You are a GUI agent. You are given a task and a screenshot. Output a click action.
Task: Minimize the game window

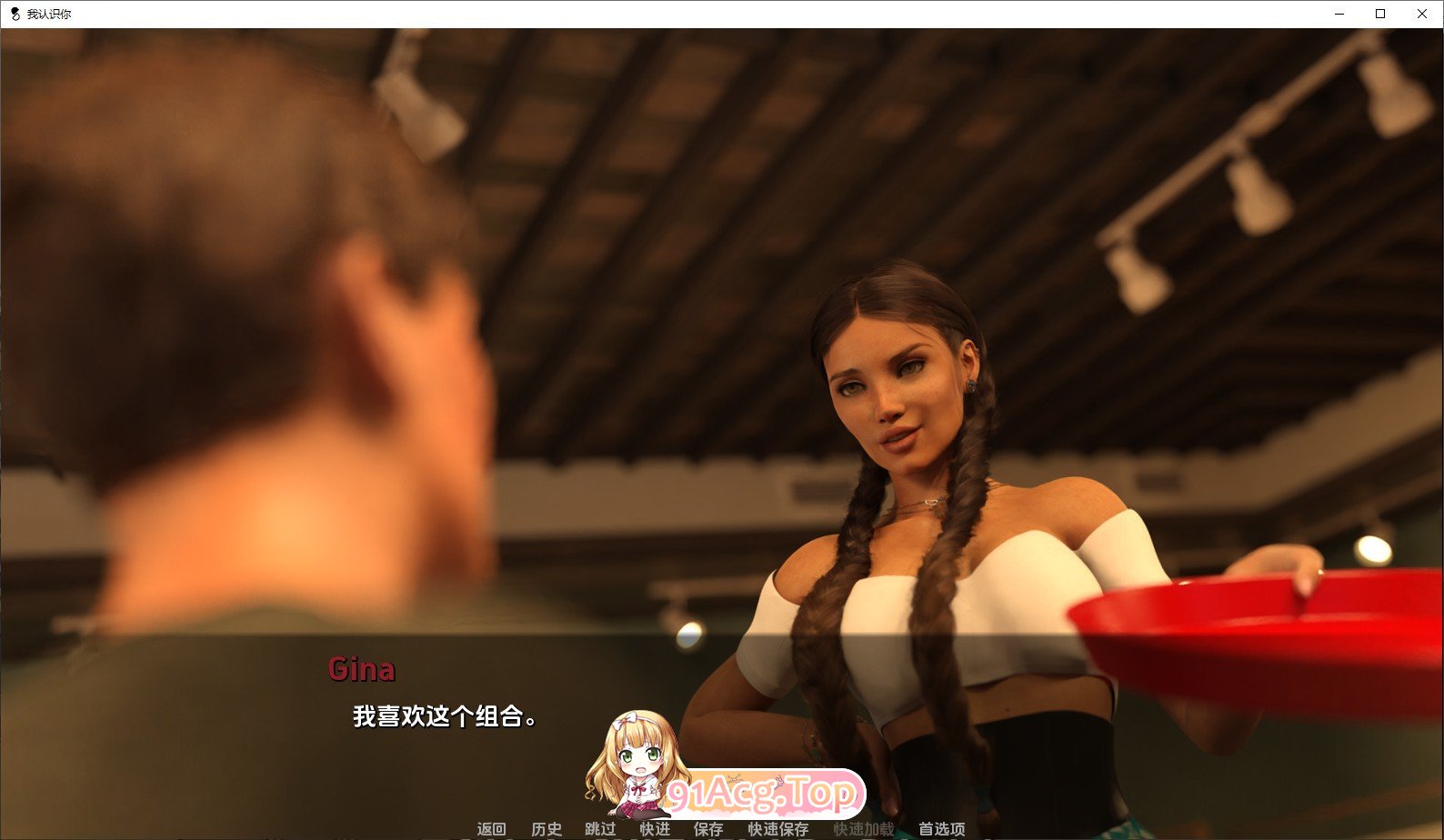(1337, 14)
